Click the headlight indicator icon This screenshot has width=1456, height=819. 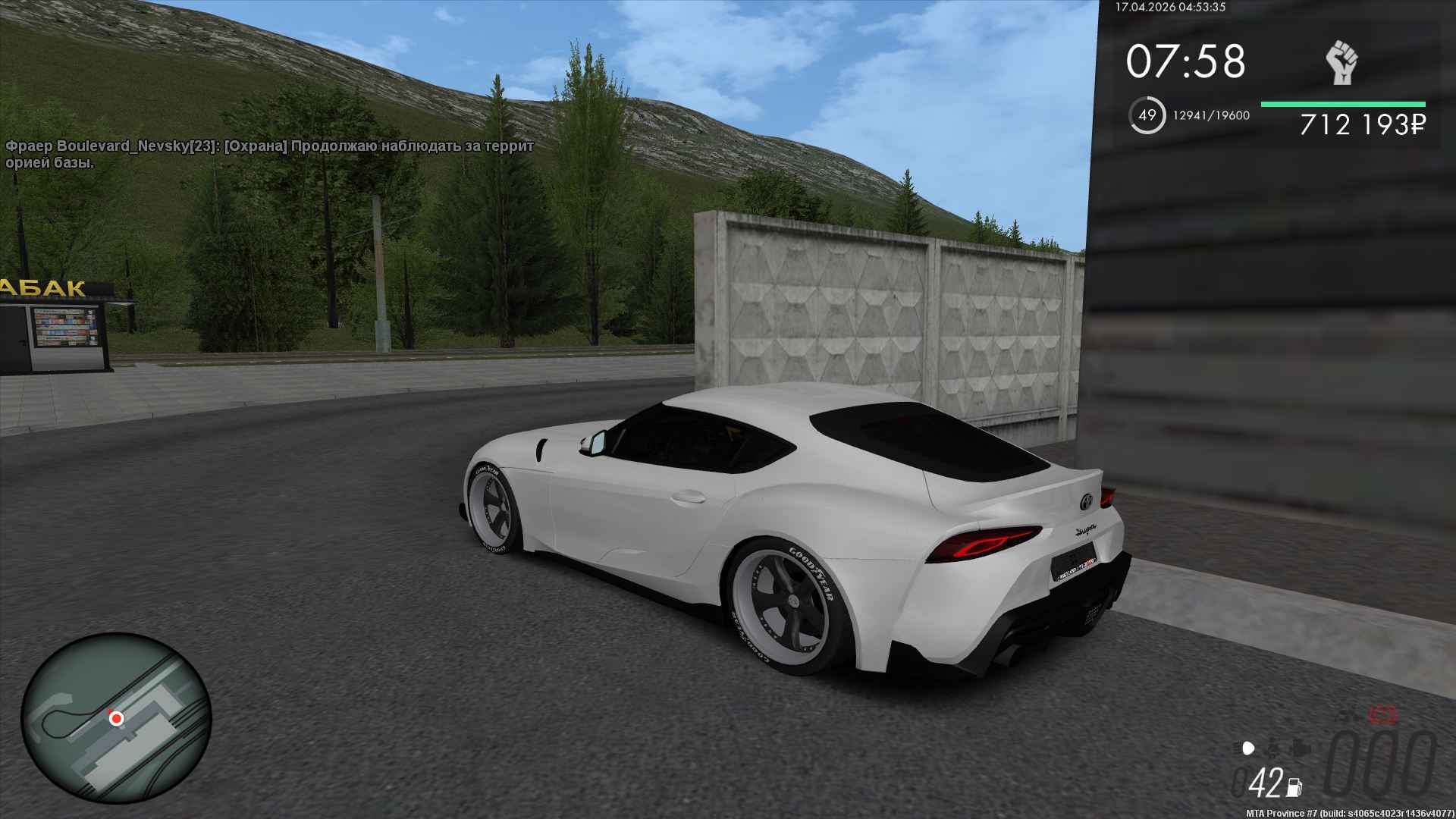point(1249,748)
